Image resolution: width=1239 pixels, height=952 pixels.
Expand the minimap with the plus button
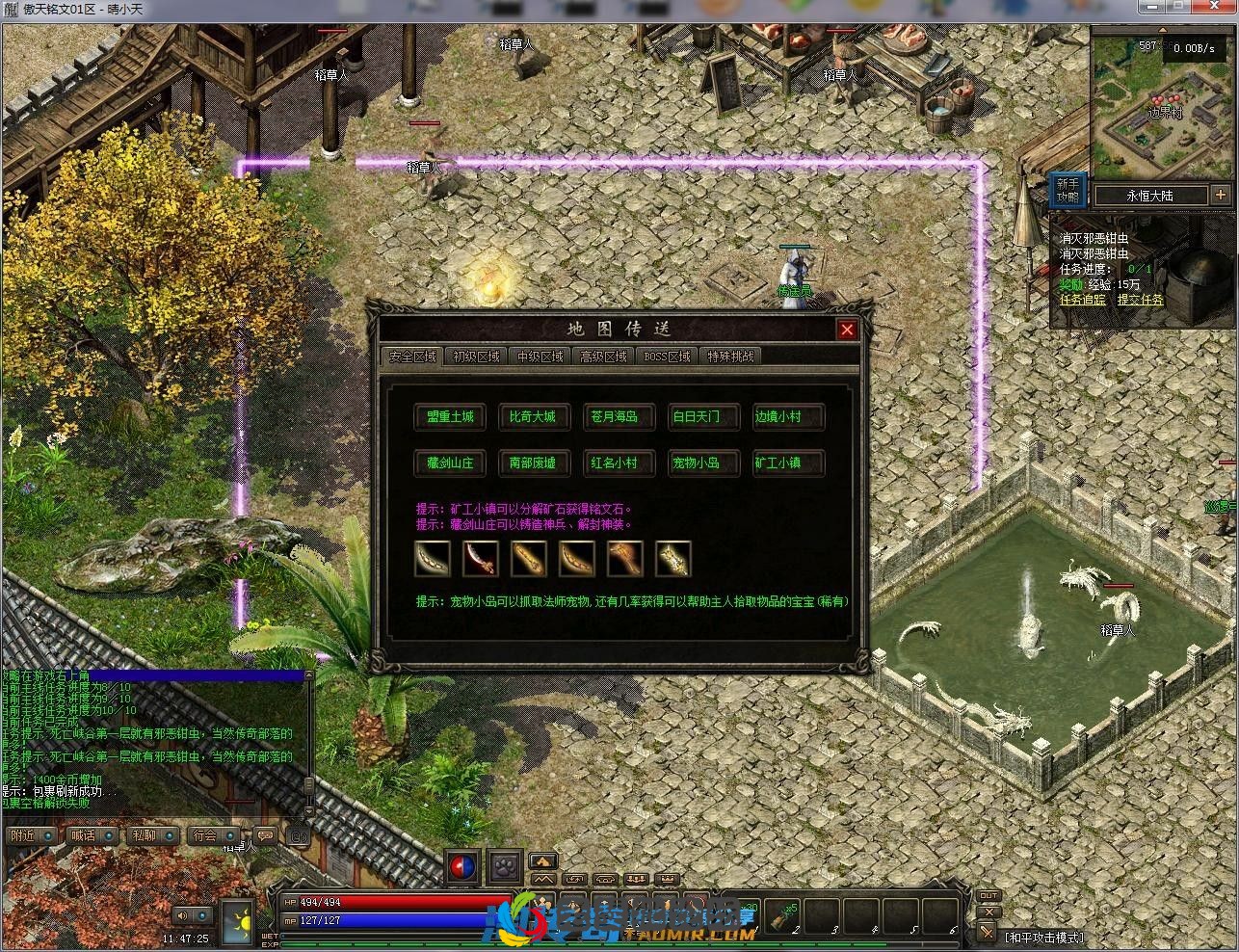(x=1221, y=196)
